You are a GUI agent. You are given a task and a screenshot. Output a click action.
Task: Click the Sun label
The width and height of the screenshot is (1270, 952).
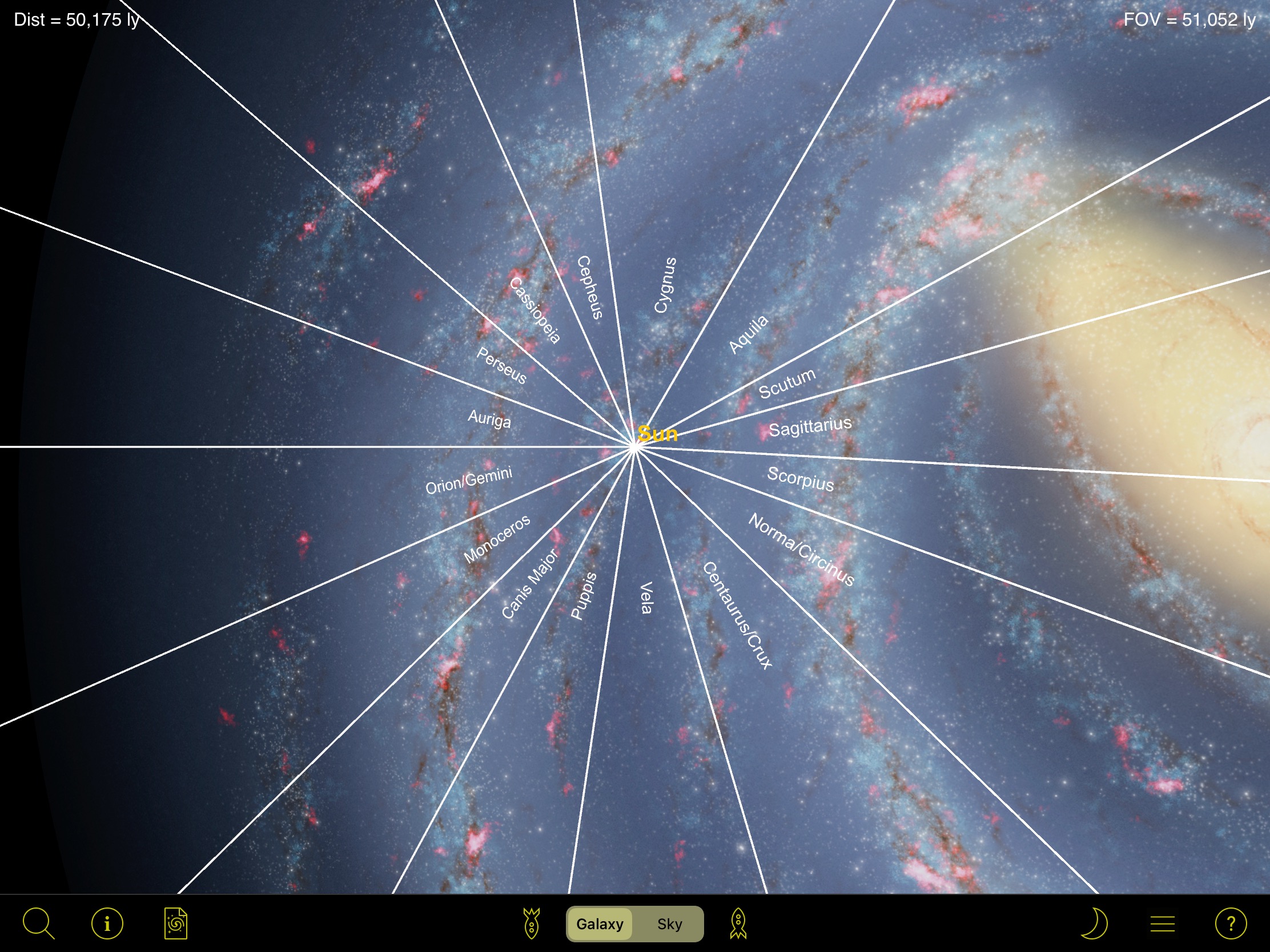point(658,434)
